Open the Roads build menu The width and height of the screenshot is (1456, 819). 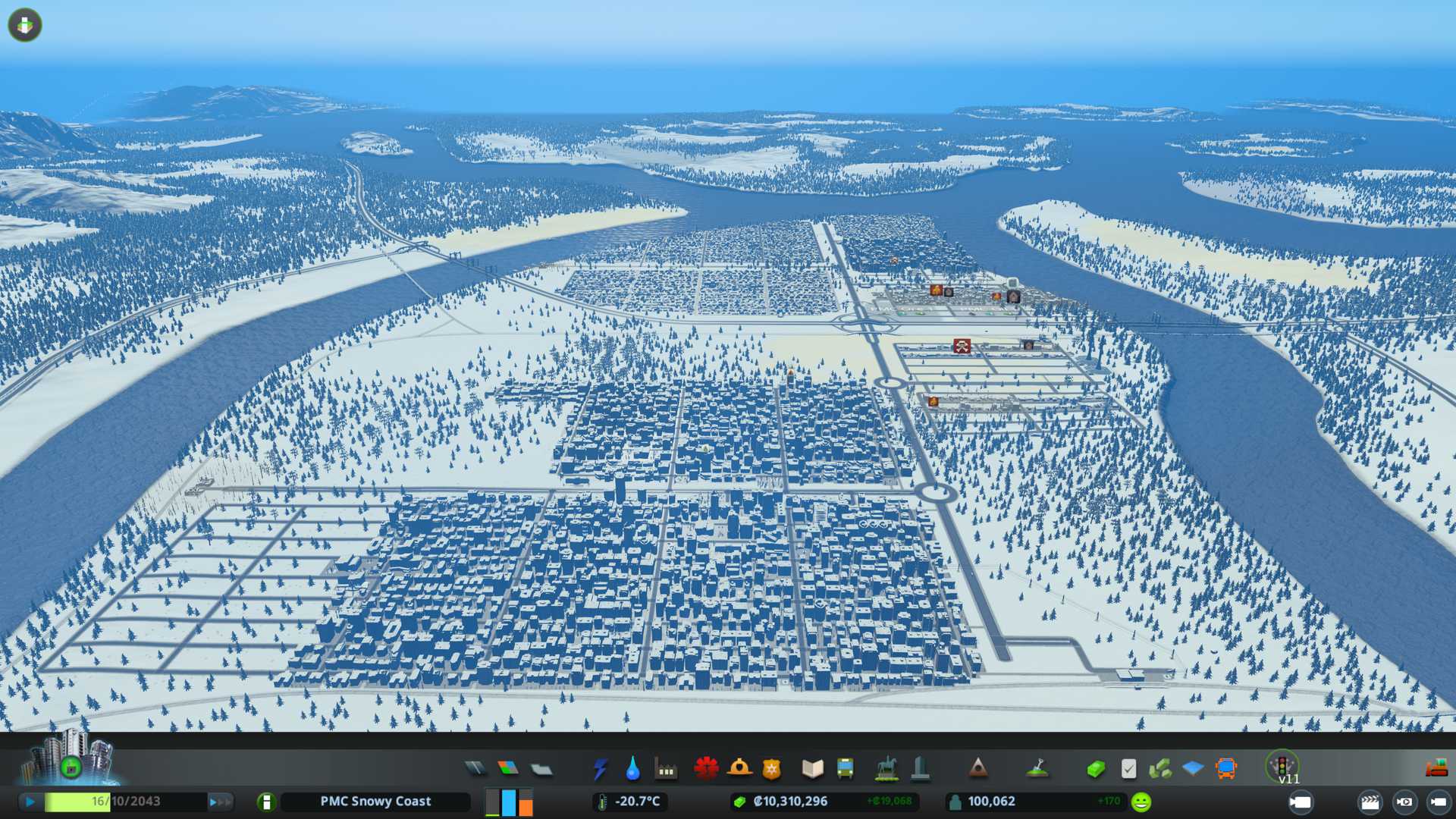[x=475, y=769]
